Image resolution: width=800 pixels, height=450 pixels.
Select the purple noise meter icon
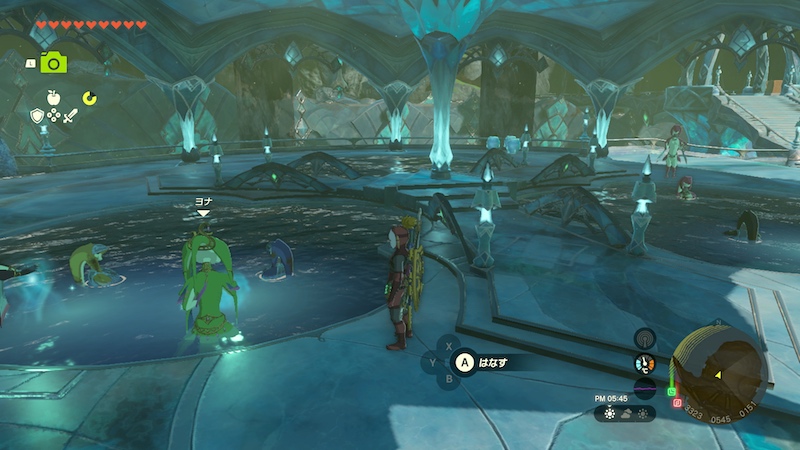645,388
